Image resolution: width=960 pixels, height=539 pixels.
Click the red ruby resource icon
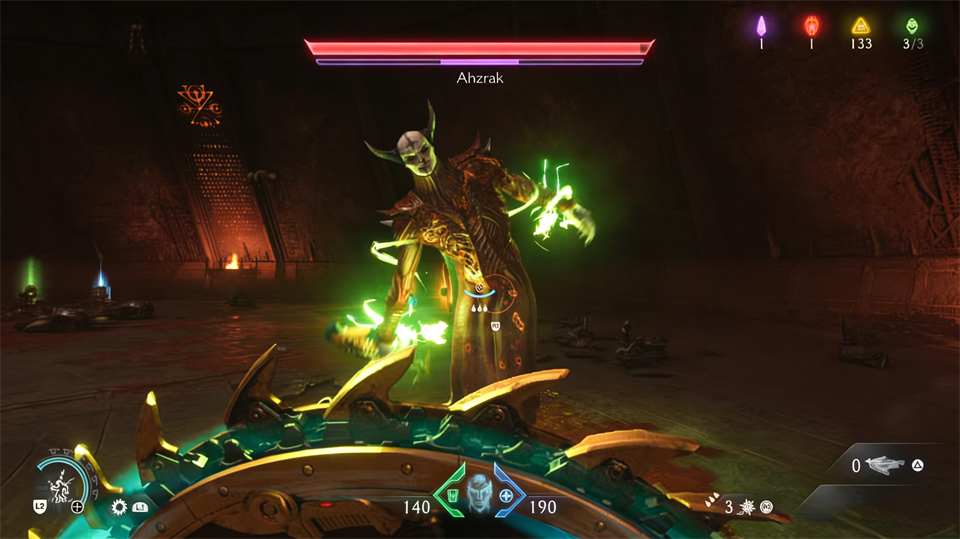(811, 25)
